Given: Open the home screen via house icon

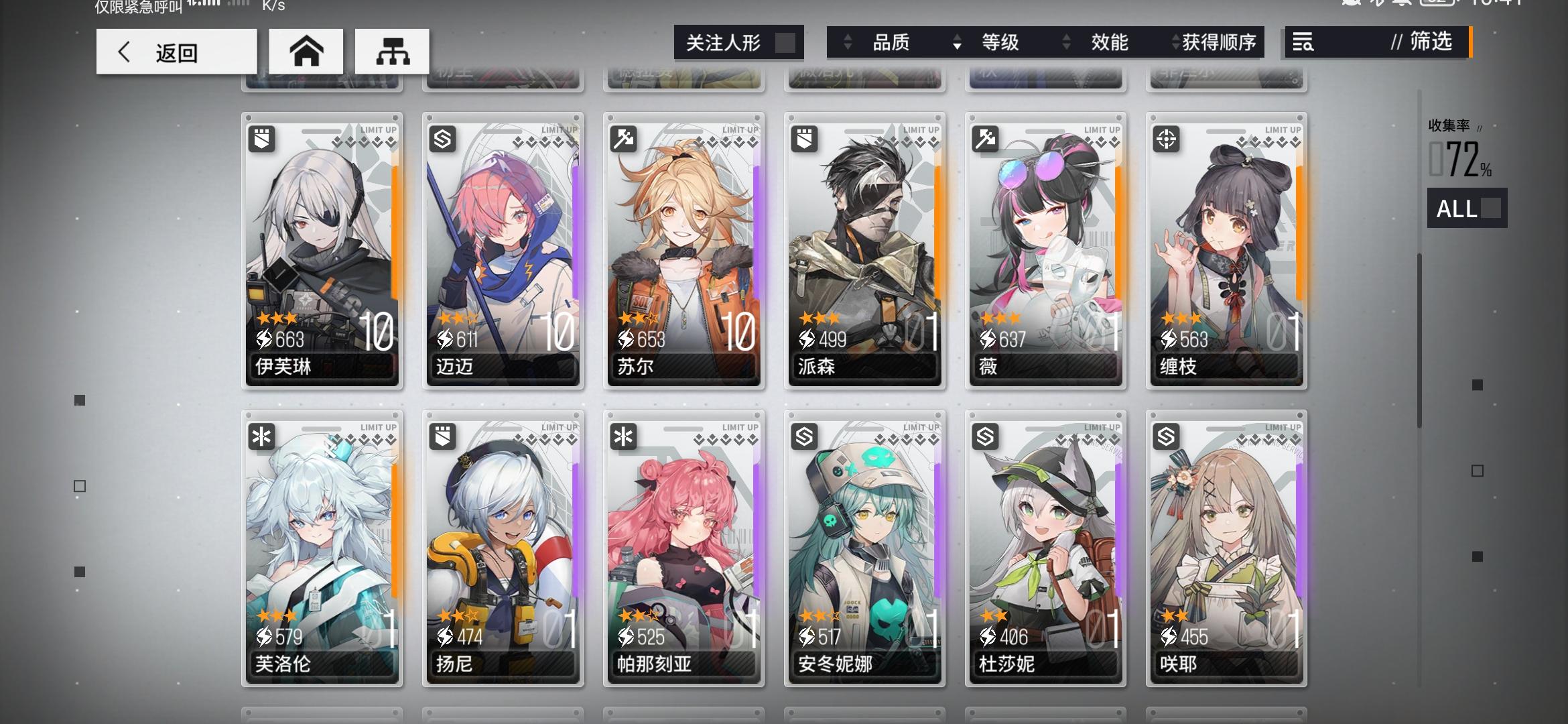Looking at the screenshot, I should point(306,51).
